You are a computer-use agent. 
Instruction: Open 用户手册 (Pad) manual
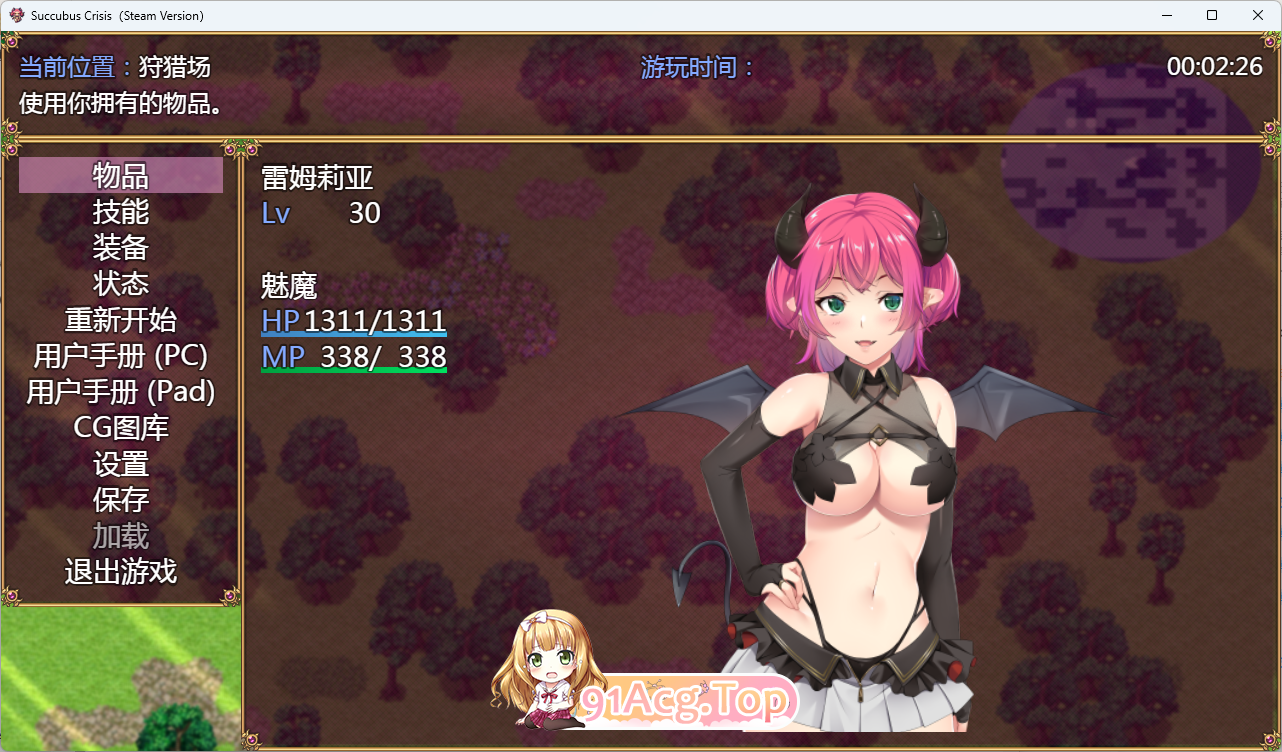click(122, 391)
